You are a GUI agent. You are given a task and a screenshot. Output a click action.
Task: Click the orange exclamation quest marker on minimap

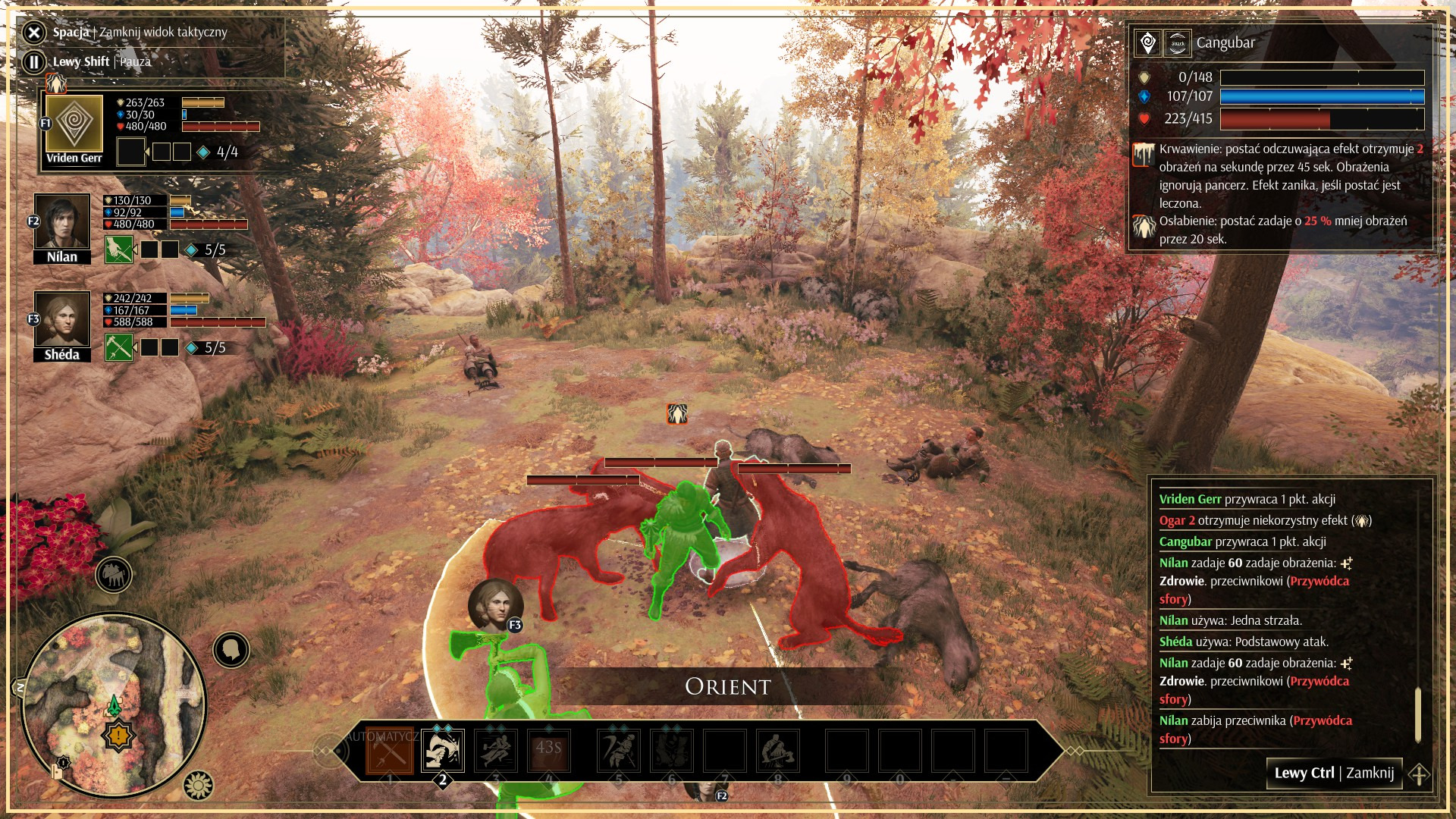tap(119, 735)
